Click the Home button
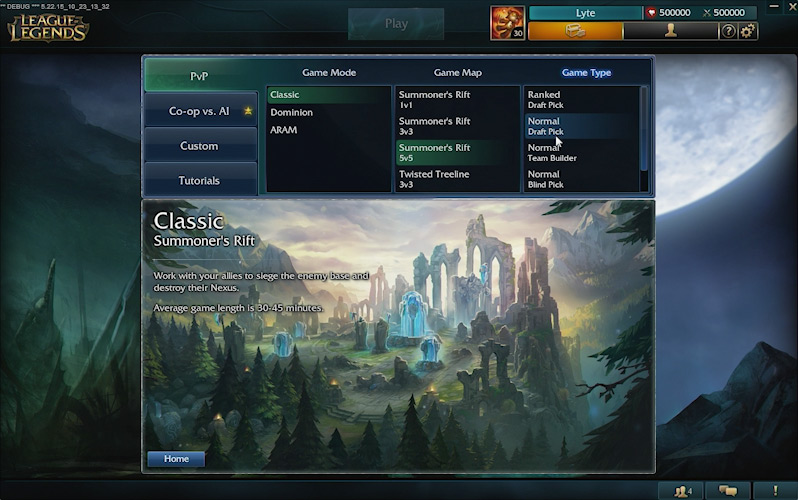Image resolution: width=798 pixels, height=500 pixels. point(176,459)
